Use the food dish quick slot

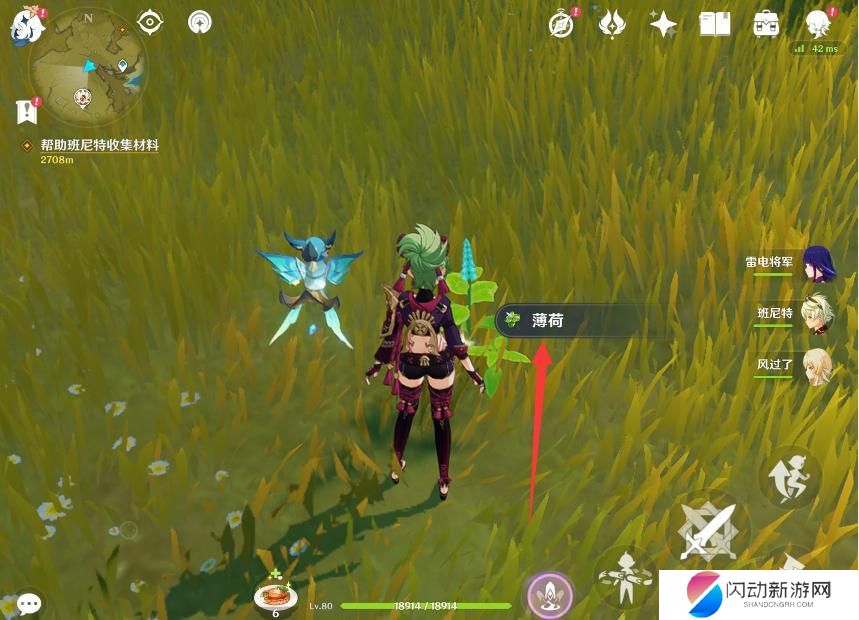click(274, 596)
